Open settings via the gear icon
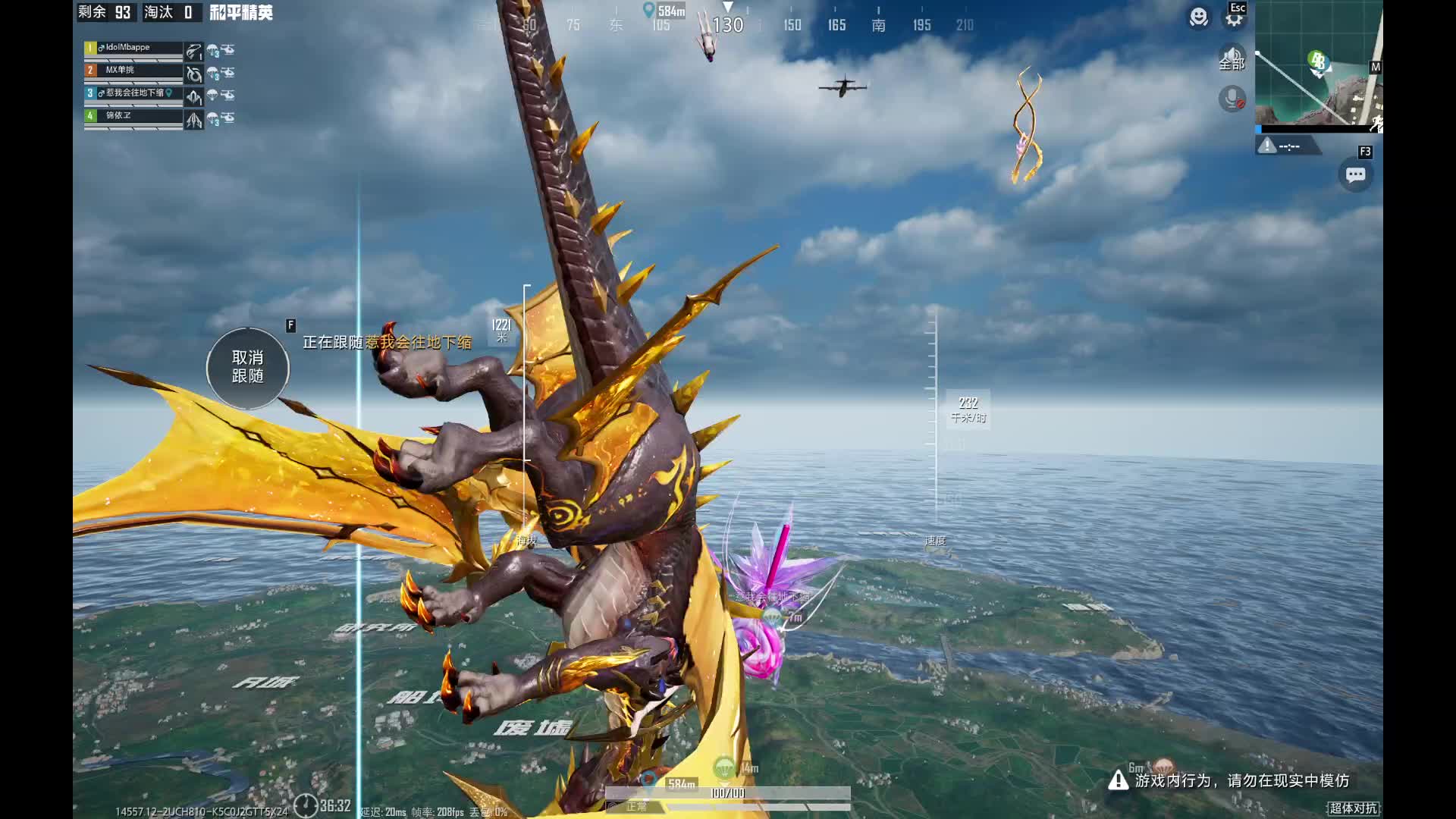This screenshot has height=819, width=1456. (1235, 17)
